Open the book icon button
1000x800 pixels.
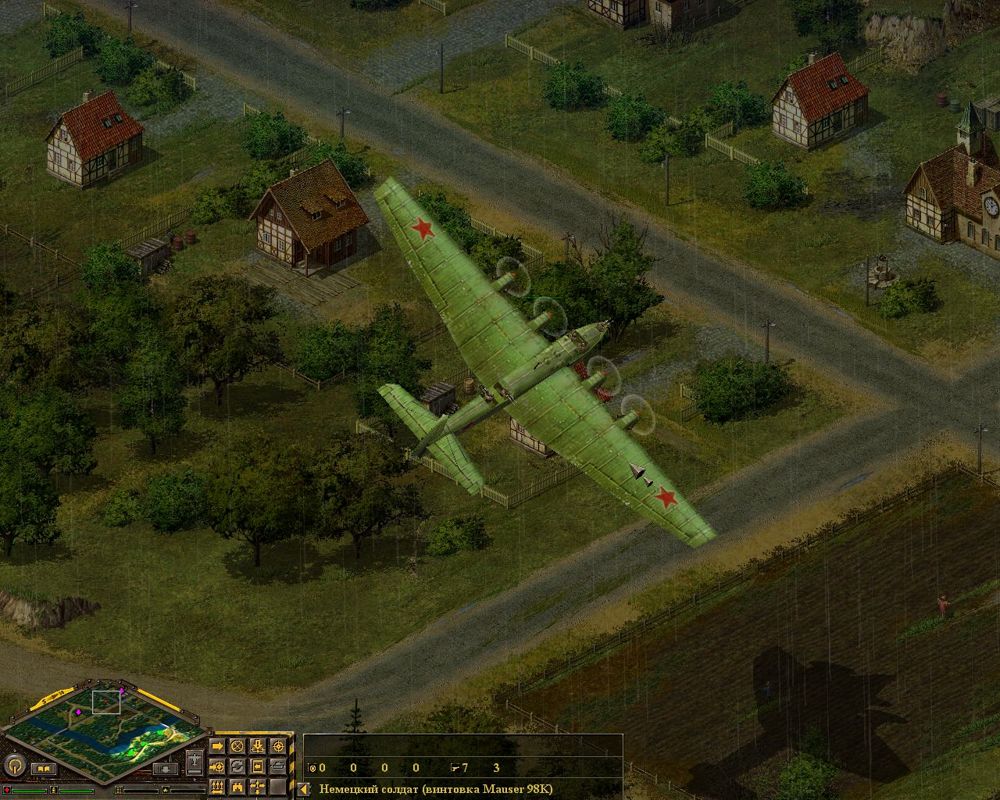point(44,769)
